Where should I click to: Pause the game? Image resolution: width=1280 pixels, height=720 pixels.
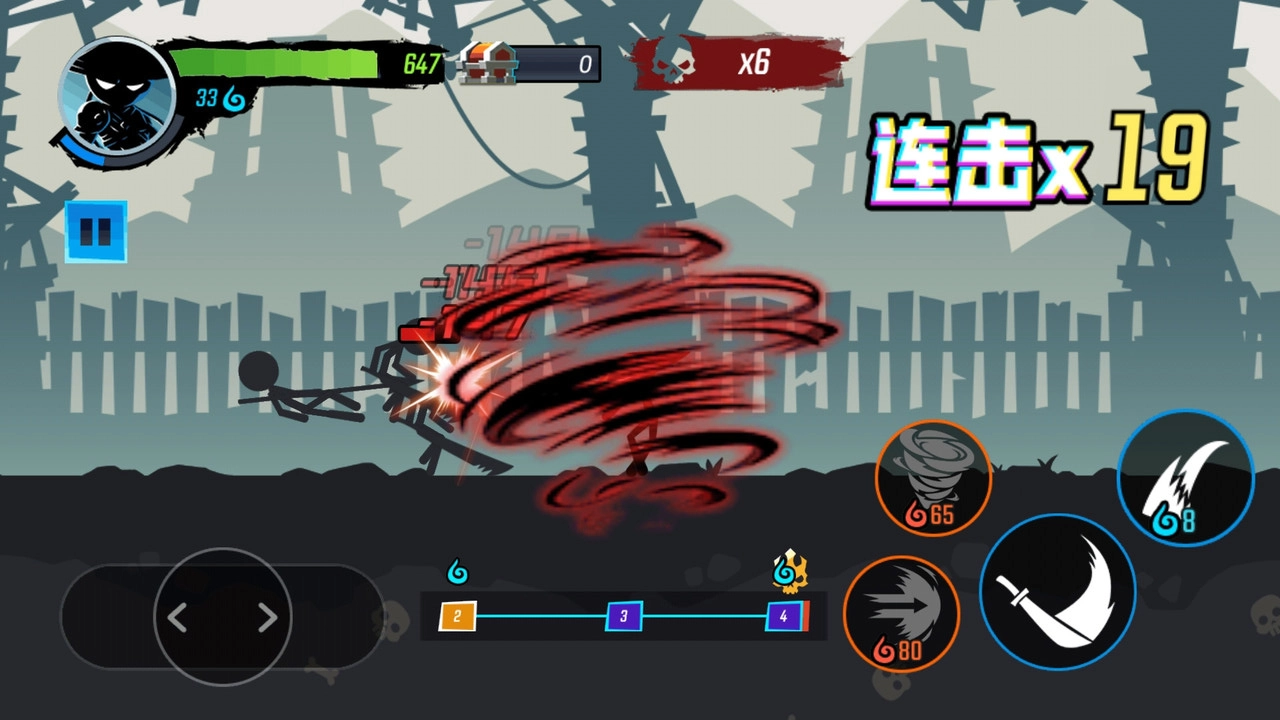pyautogui.click(x=95, y=233)
